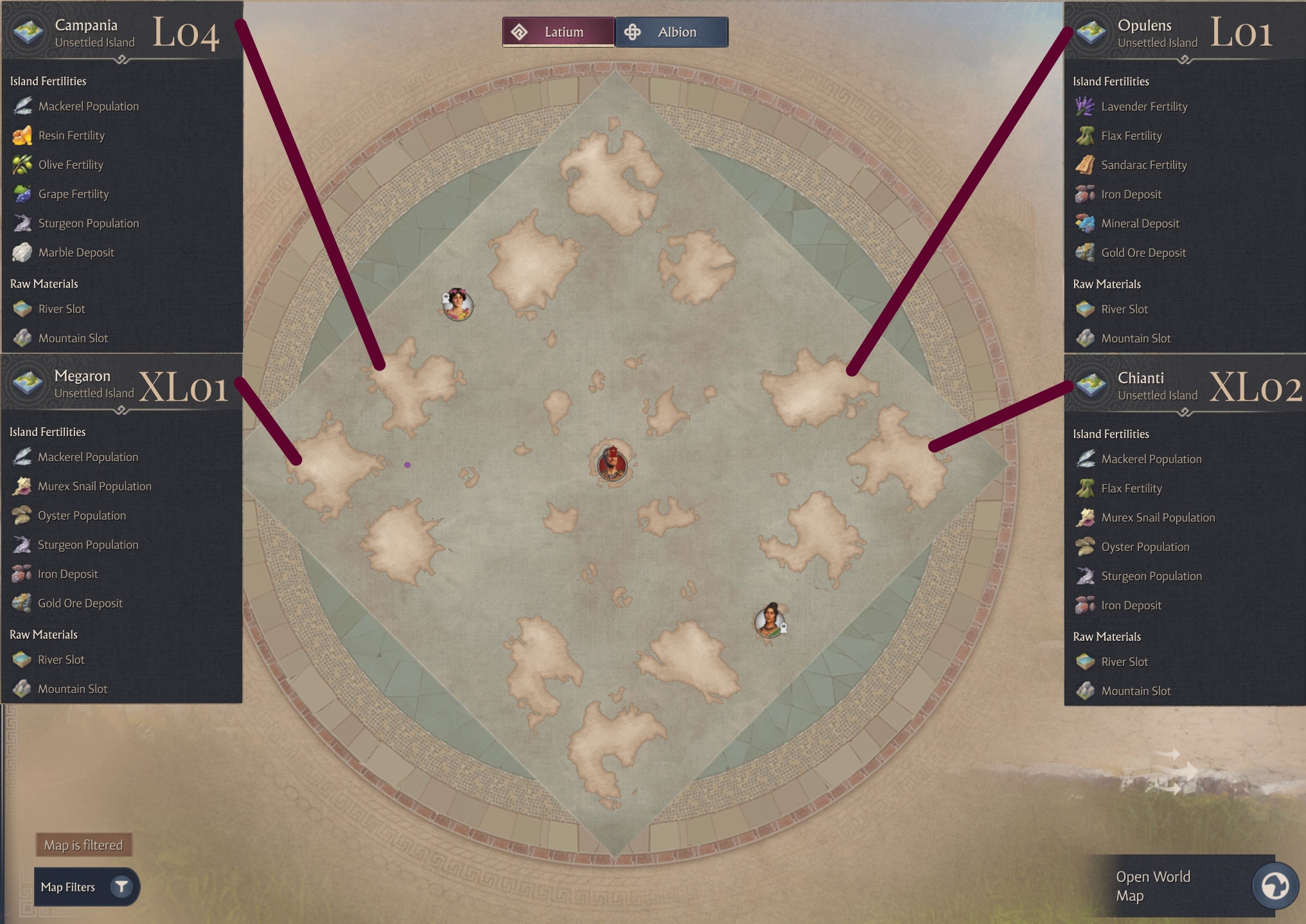Choose the Opulens island panel header

(x=1158, y=33)
